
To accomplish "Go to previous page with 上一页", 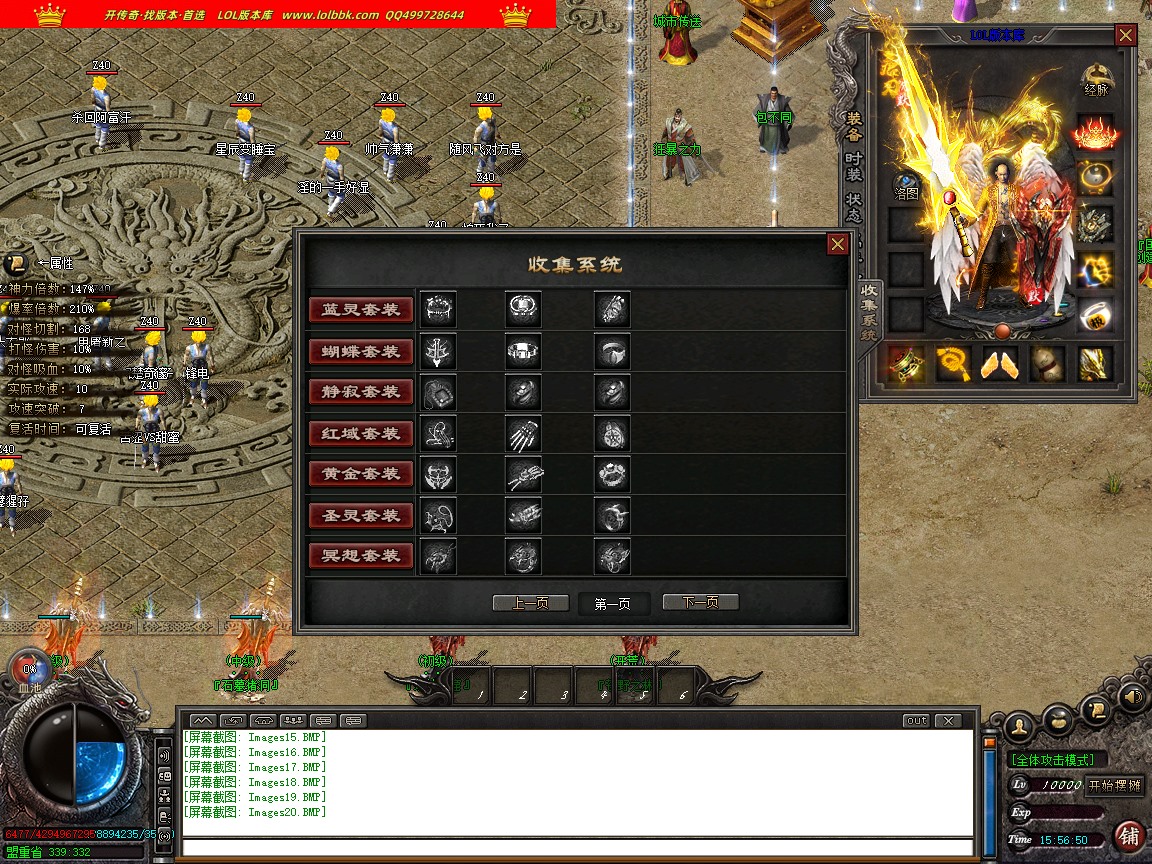I will tap(531, 602).
